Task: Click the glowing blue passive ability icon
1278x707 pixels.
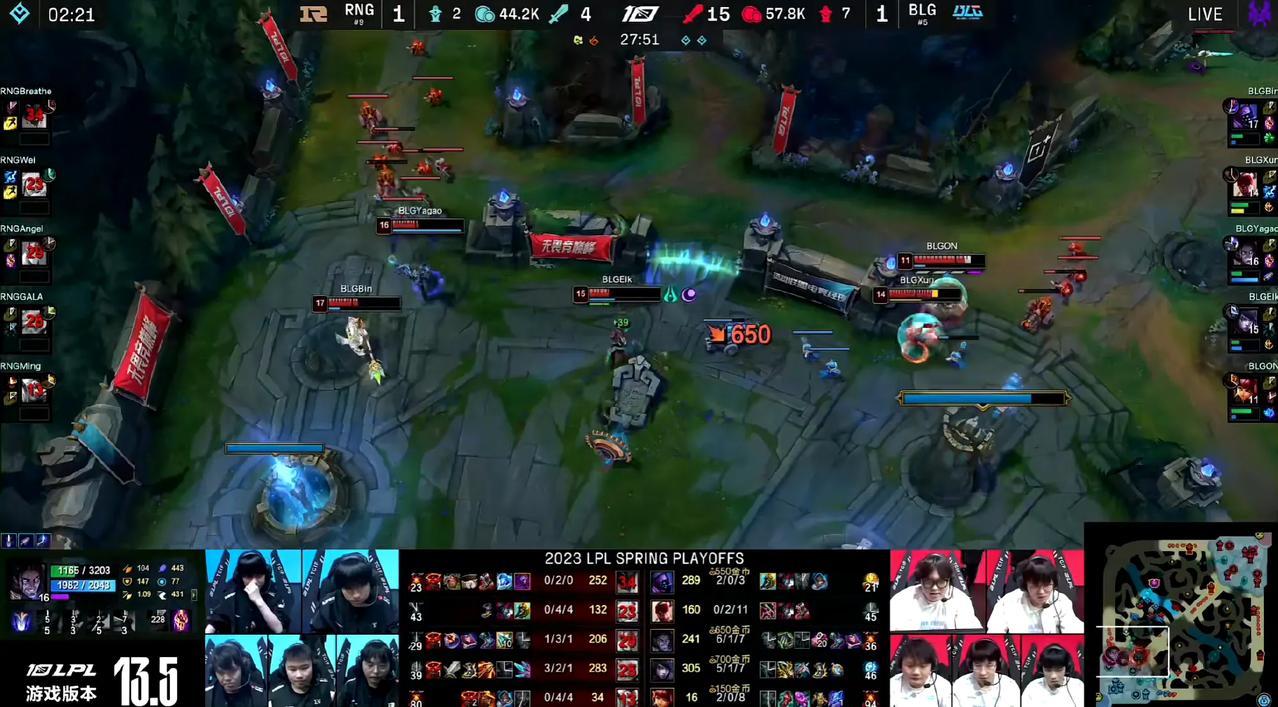Action: coord(20,622)
